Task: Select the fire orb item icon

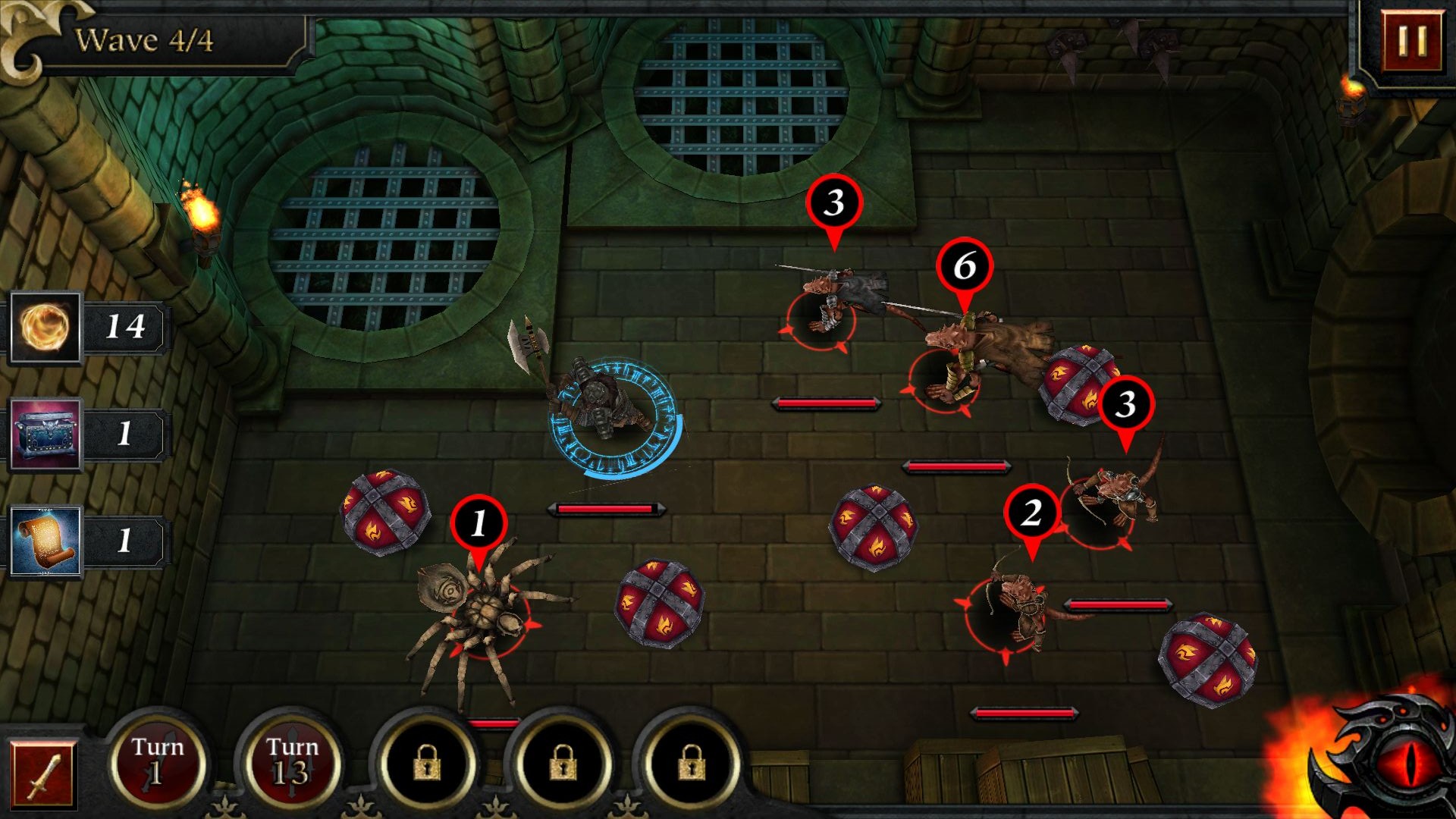Action: pos(45,328)
